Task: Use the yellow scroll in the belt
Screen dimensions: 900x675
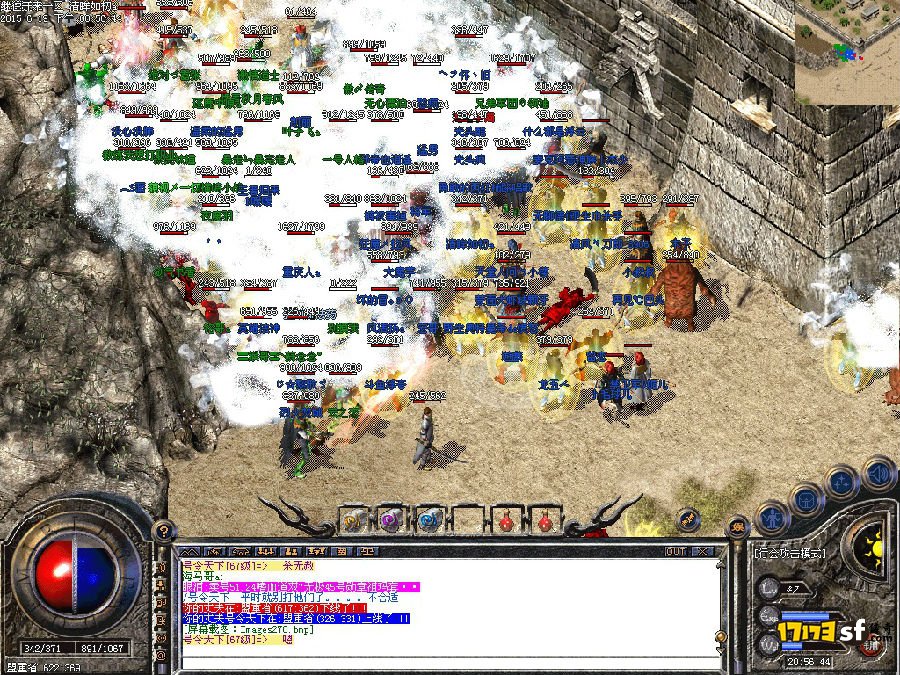Action: (x=354, y=520)
